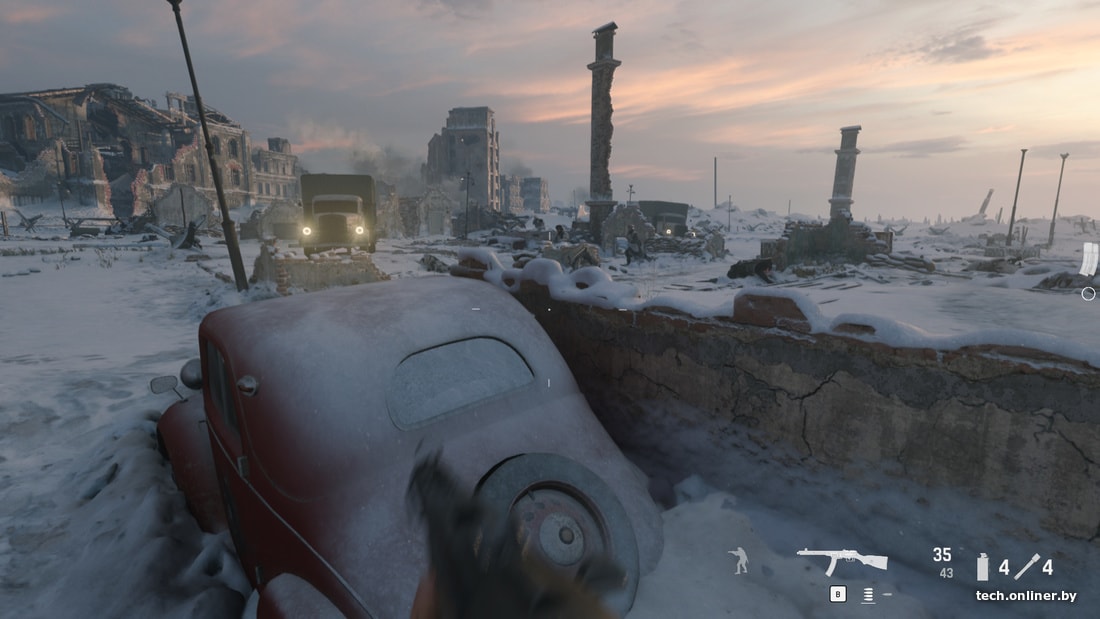The height and width of the screenshot is (619, 1100).
Task: Click the soldier stance indicator icon
Action: click(x=739, y=560)
